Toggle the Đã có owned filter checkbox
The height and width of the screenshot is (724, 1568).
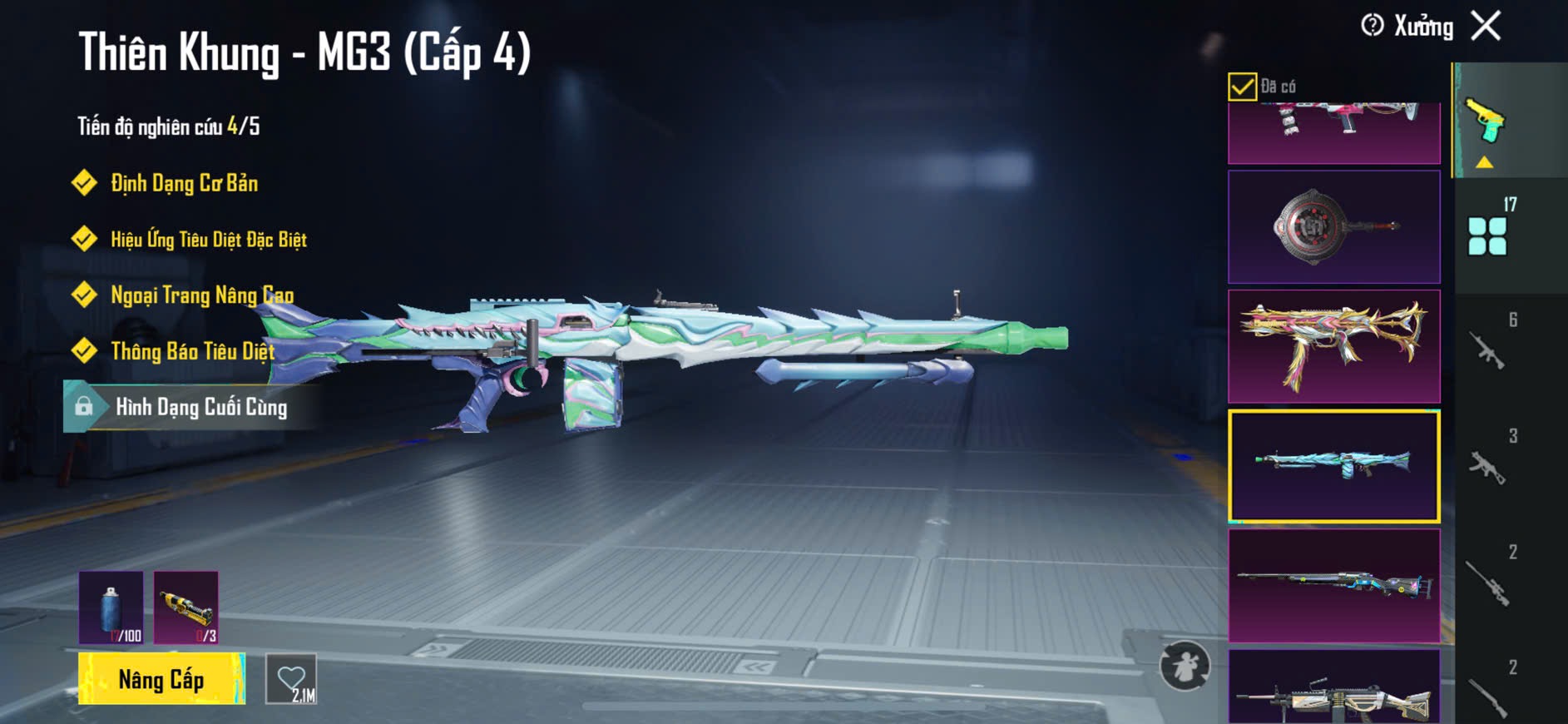[1242, 87]
